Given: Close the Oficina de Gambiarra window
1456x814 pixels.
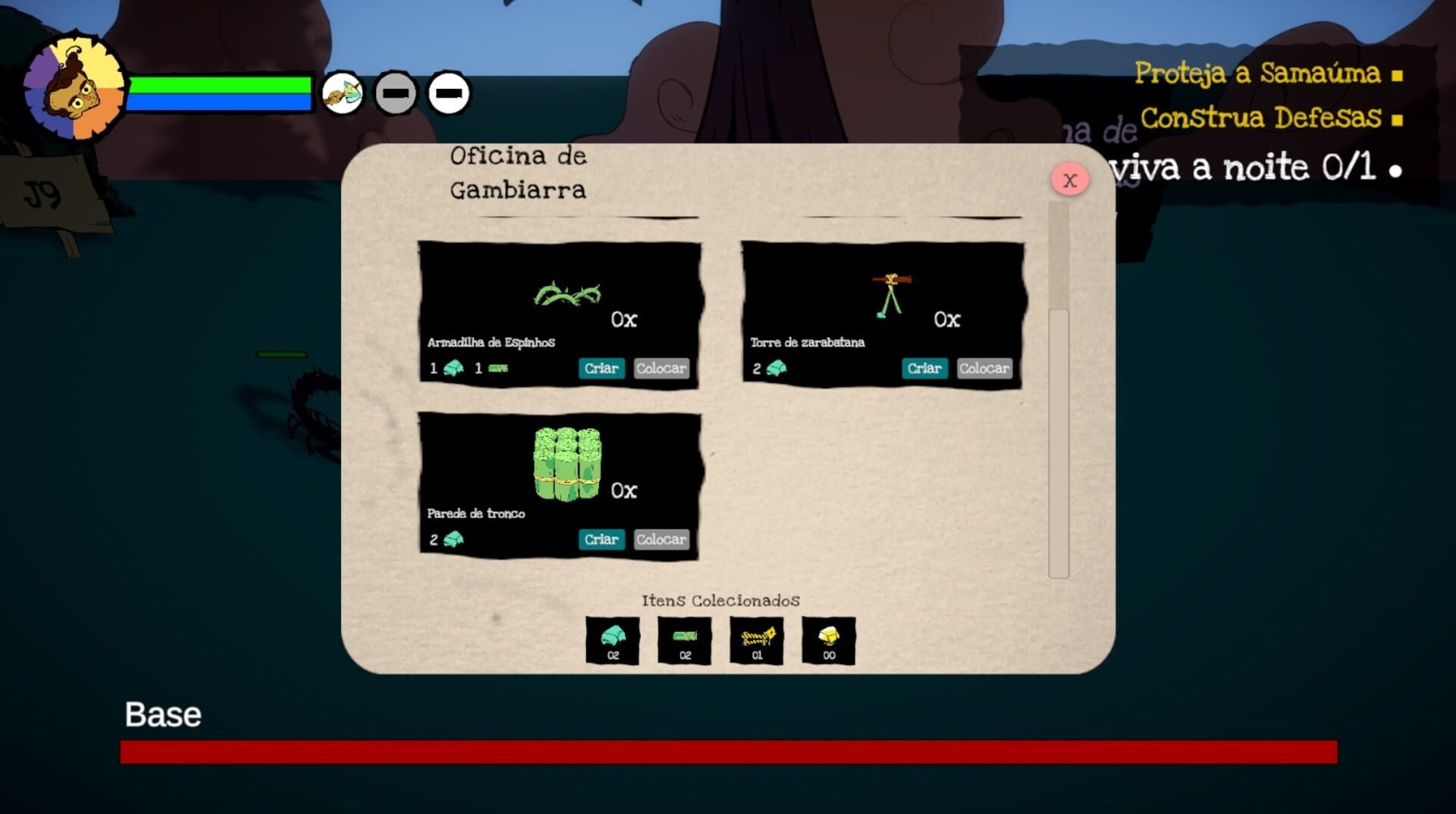Looking at the screenshot, I should tap(1070, 179).
